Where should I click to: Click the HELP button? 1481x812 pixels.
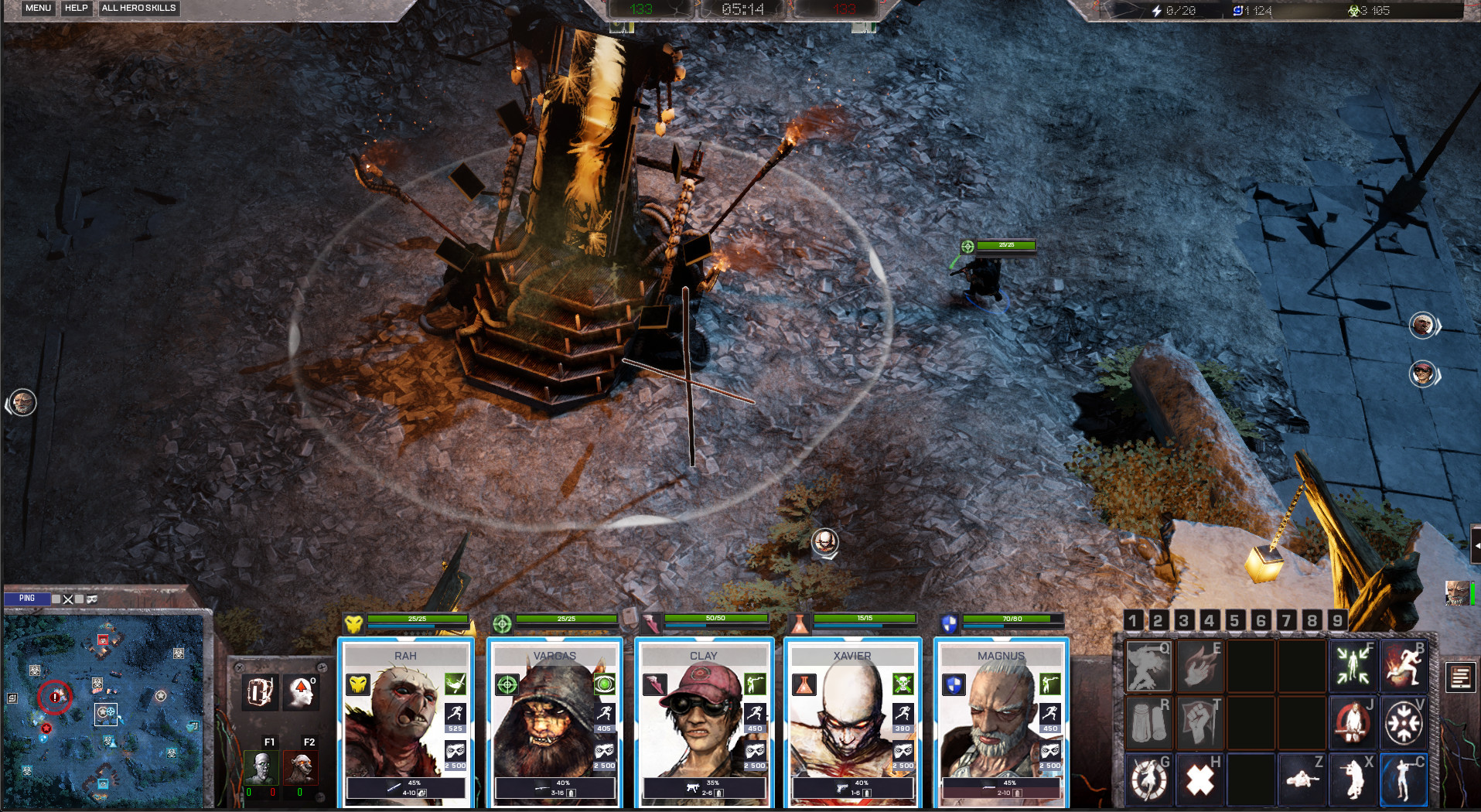[76, 9]
